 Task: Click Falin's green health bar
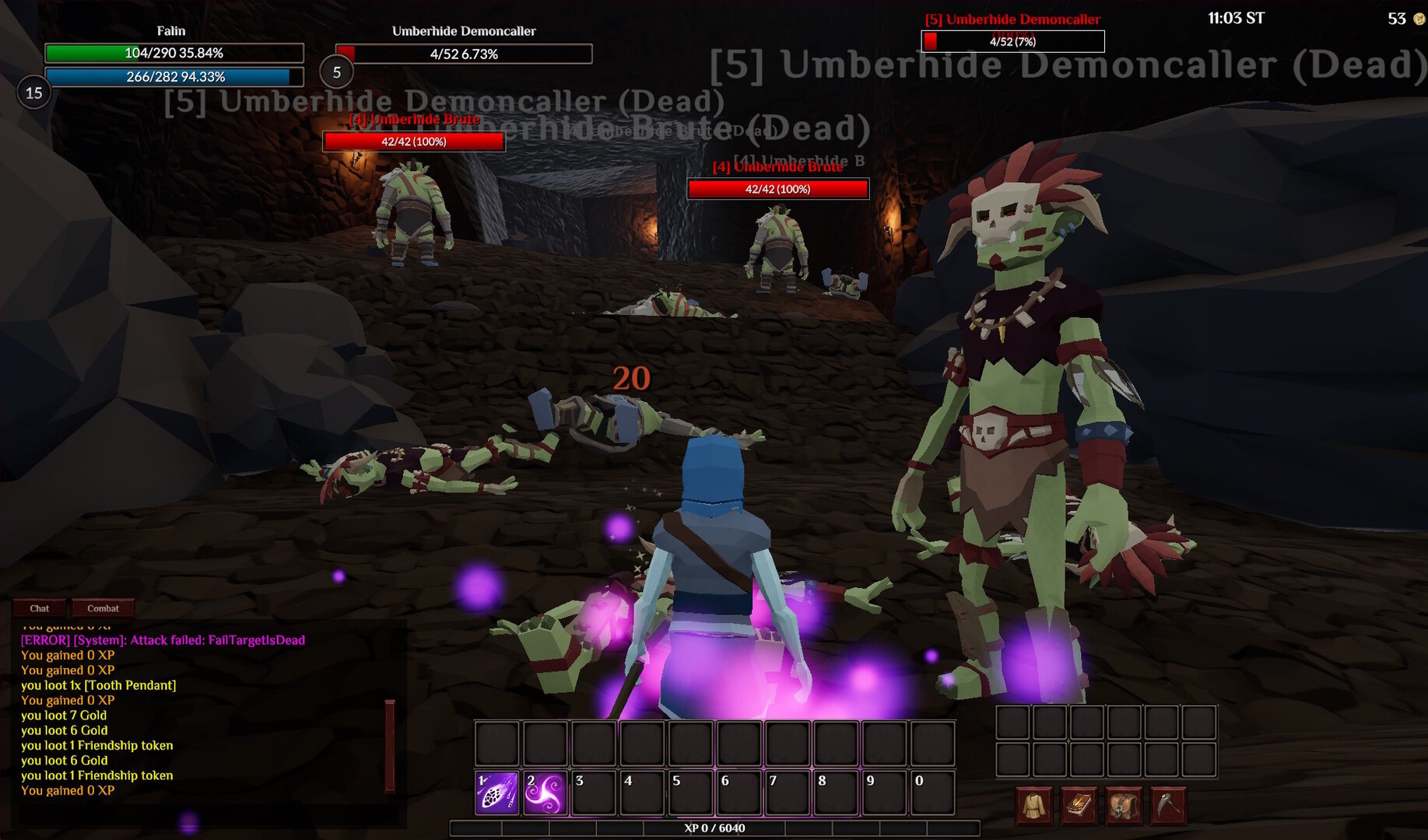(x=174, y=53)
